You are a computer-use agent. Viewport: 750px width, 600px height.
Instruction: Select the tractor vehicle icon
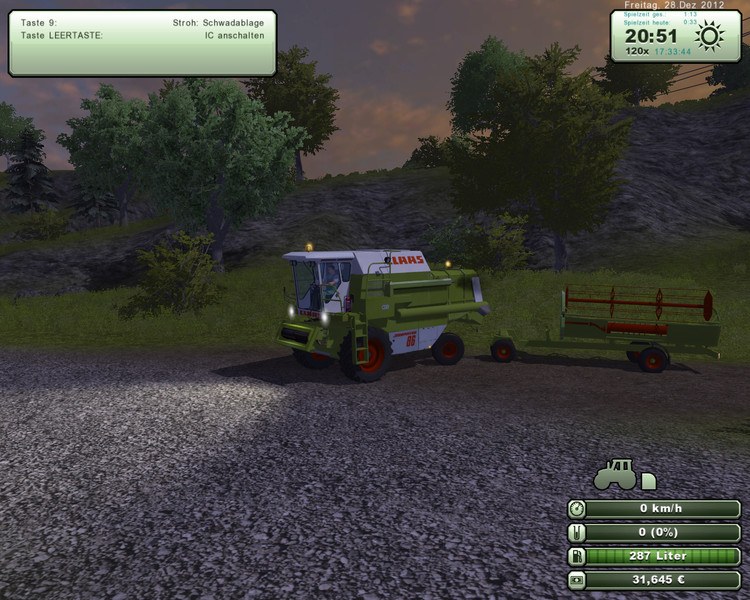tap(616, 475)
